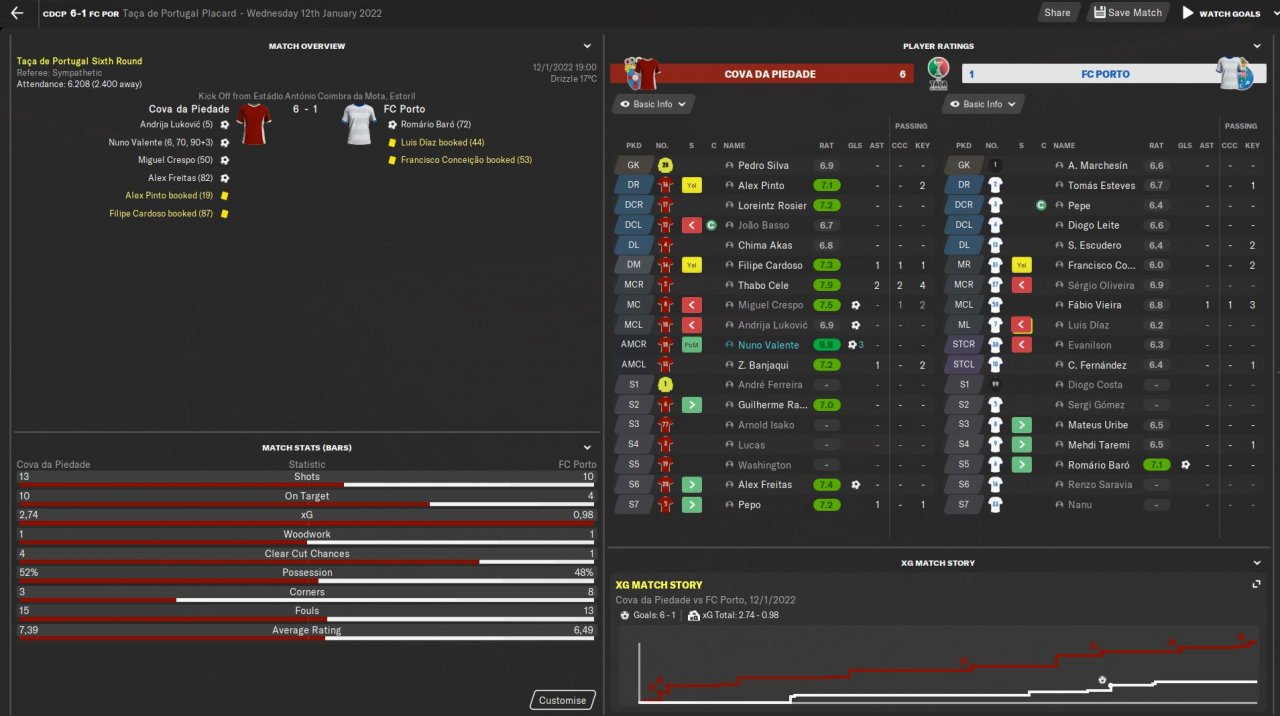Viewport: 1280px width, 716px height.
Task: Expand the xG Match Story panel menu
Action: [1257, 563]
